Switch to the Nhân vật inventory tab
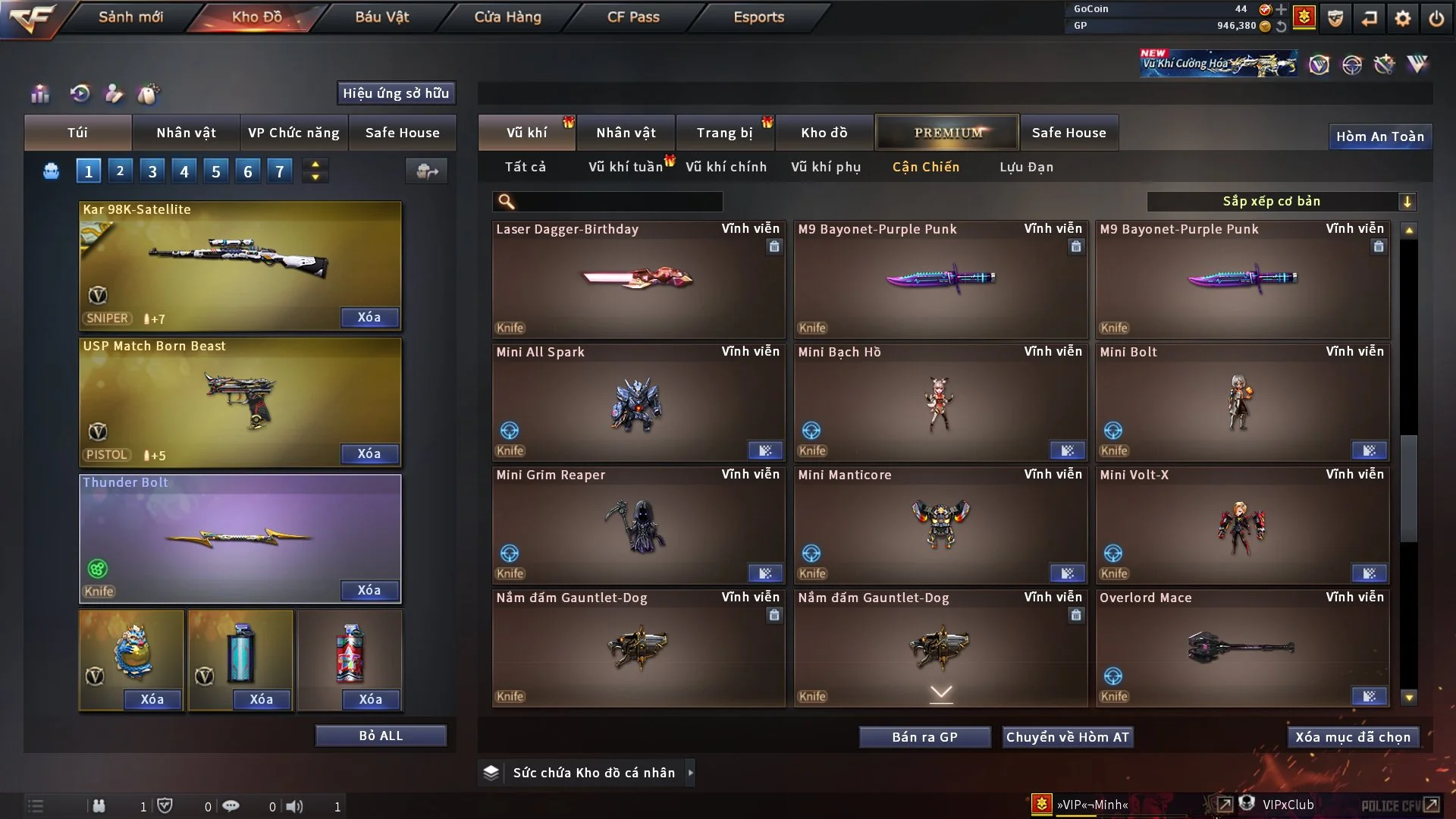The image size is (1456, 819). tap(625, 133)
